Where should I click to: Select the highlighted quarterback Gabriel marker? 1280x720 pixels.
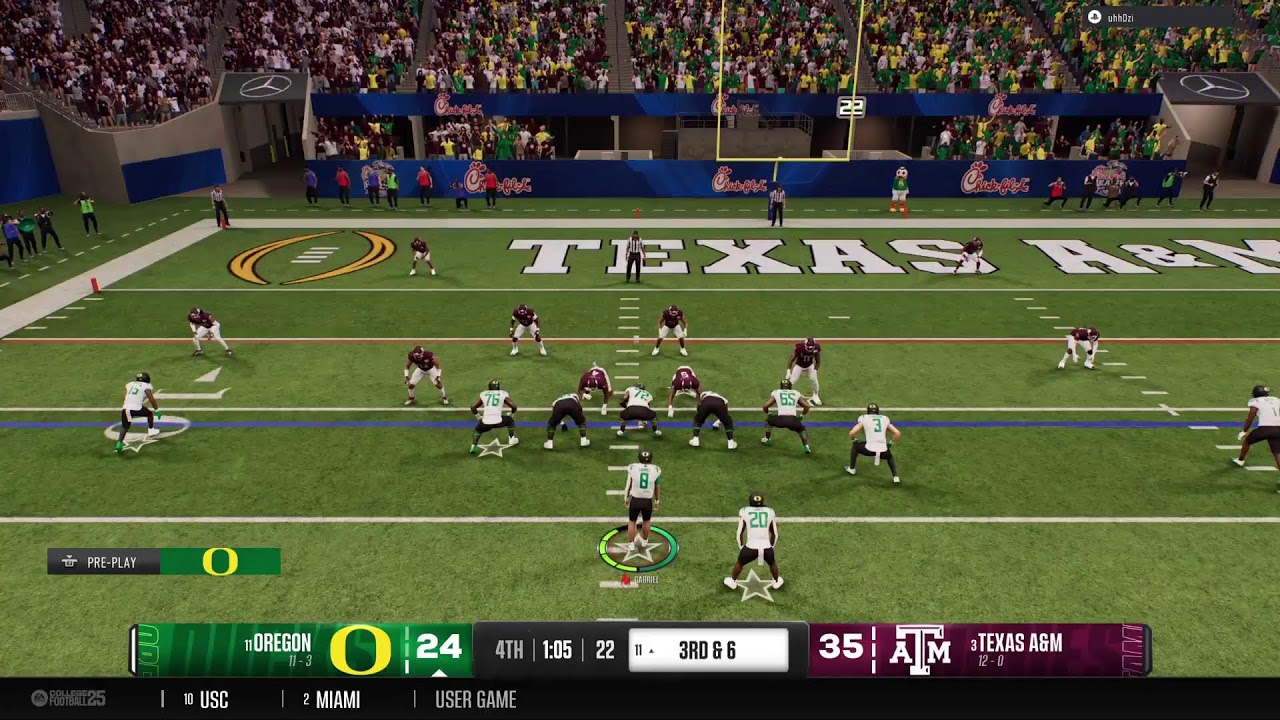coord(638,549)
